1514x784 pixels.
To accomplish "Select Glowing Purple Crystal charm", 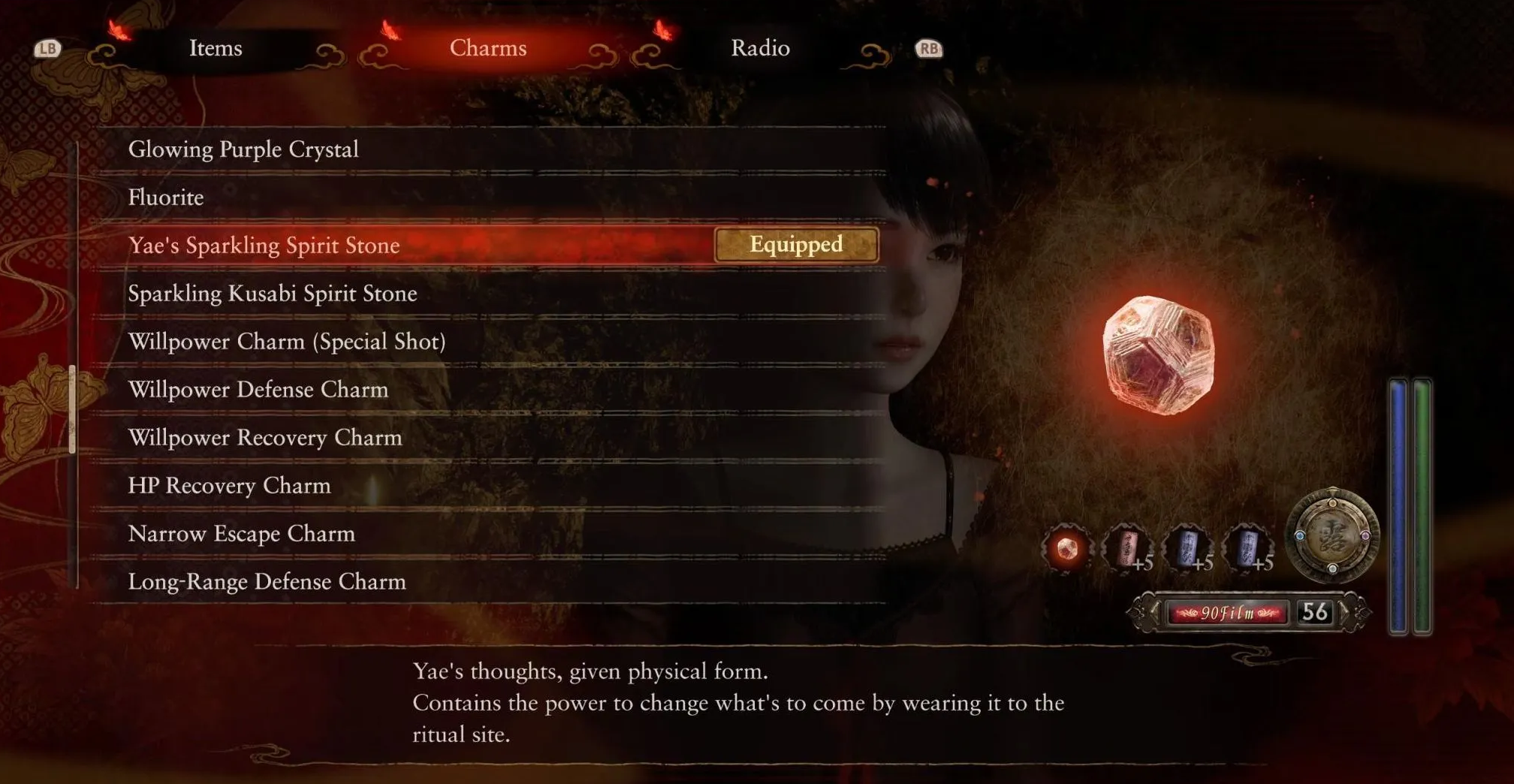I will 243,149.
